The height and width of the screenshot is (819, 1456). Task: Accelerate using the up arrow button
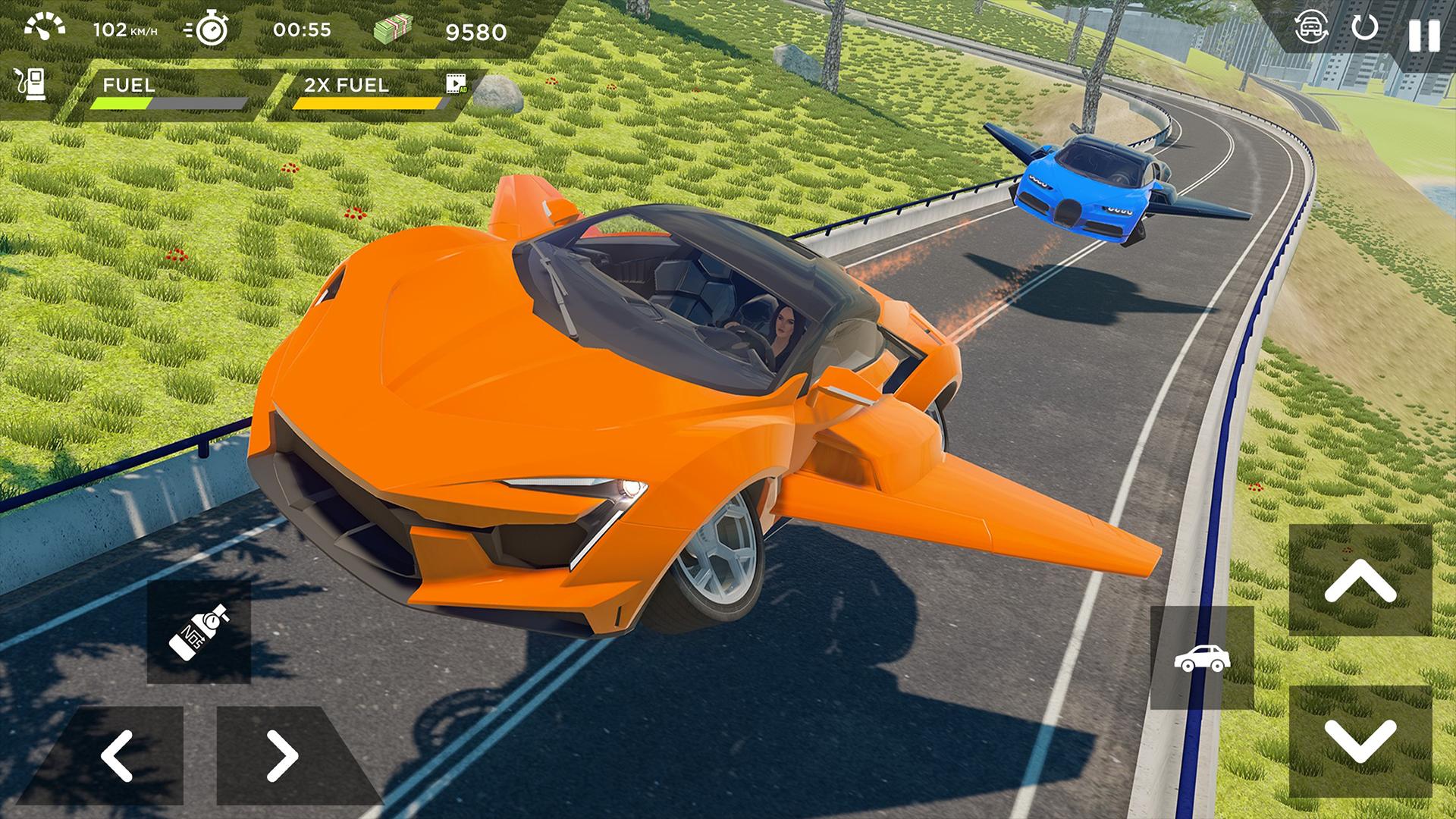(x=1360, y=581)
